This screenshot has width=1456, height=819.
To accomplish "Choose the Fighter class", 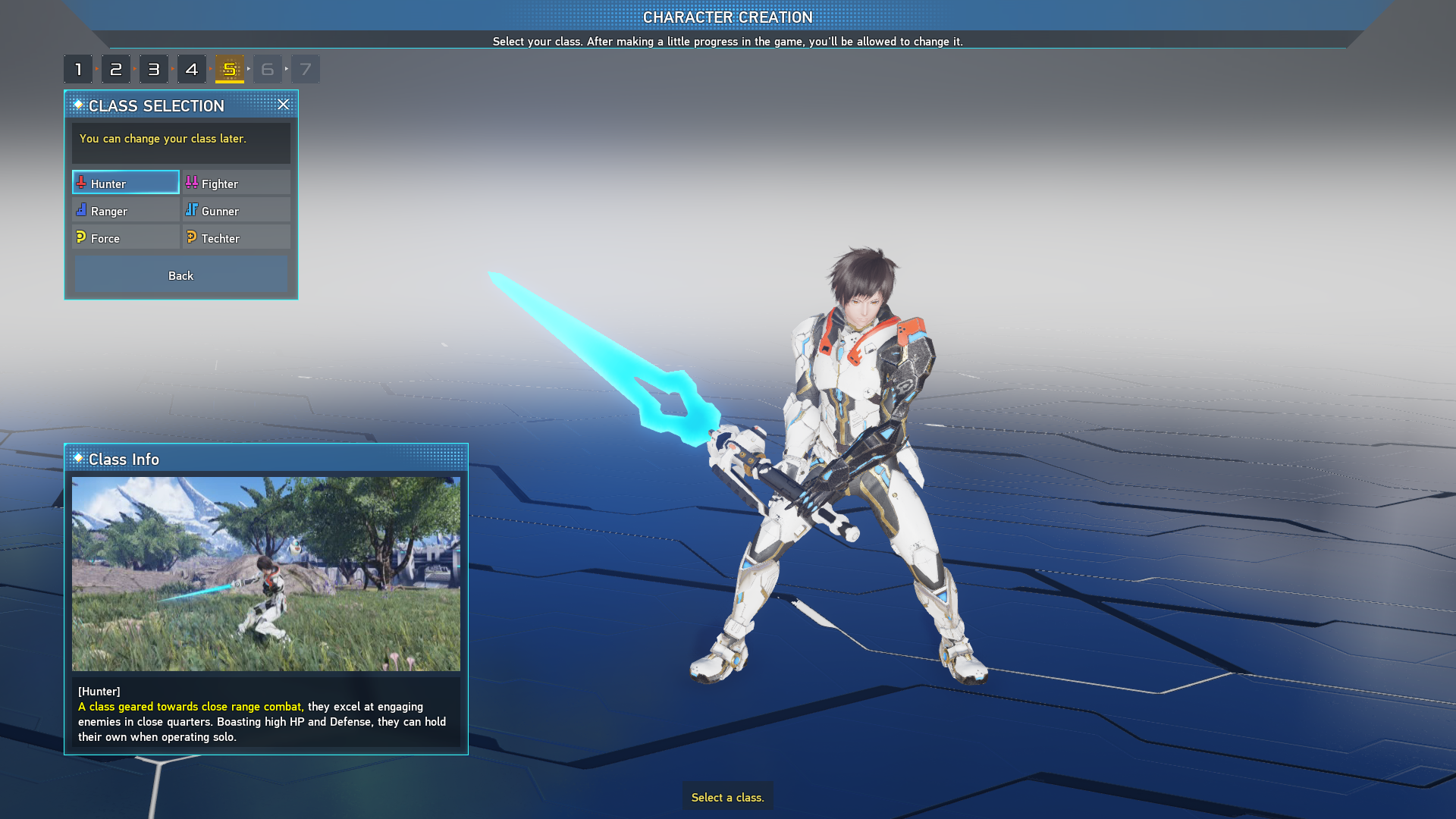I will (236, 183).
